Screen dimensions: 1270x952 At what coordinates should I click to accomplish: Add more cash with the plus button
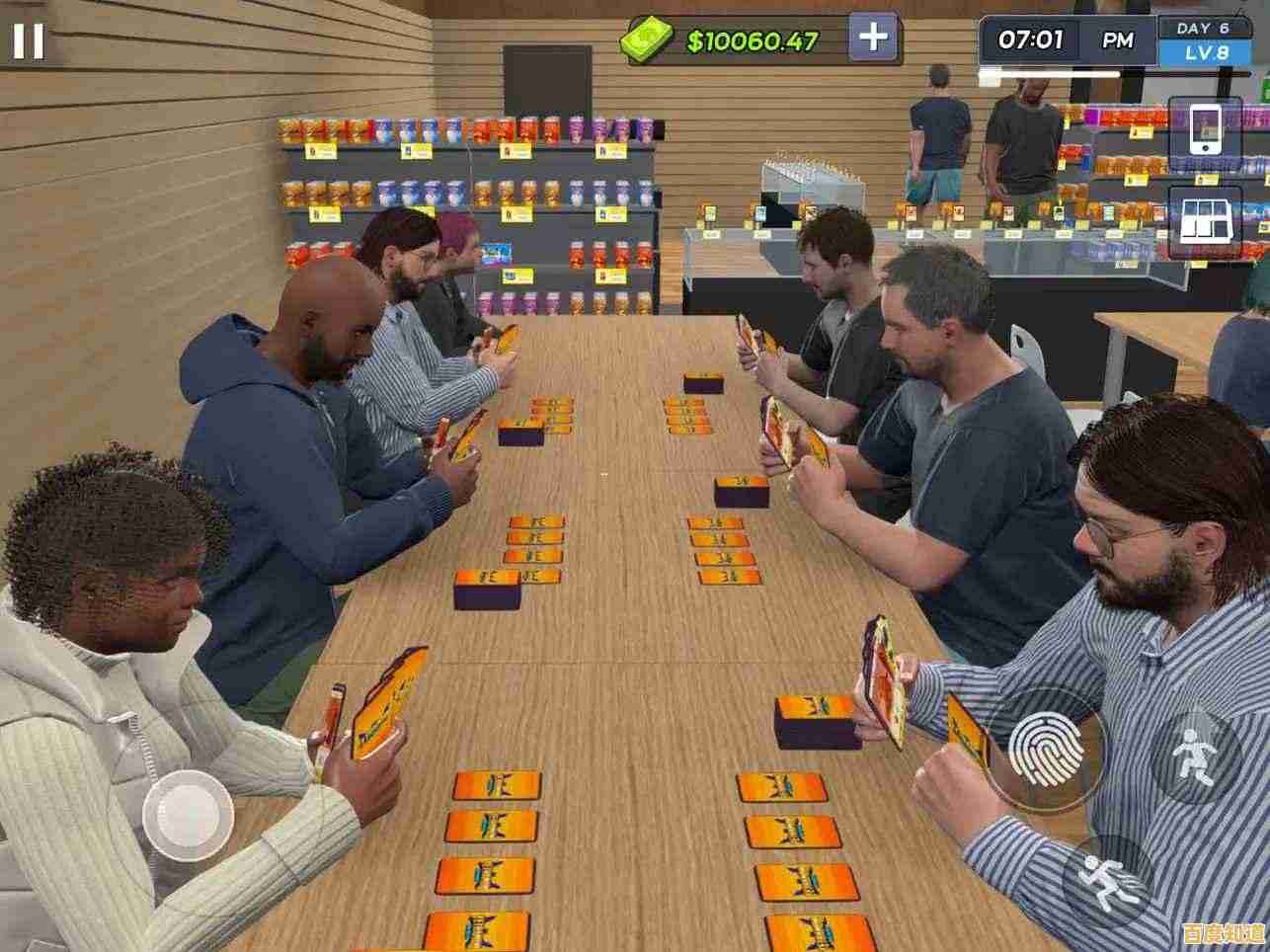coord(873,39)
